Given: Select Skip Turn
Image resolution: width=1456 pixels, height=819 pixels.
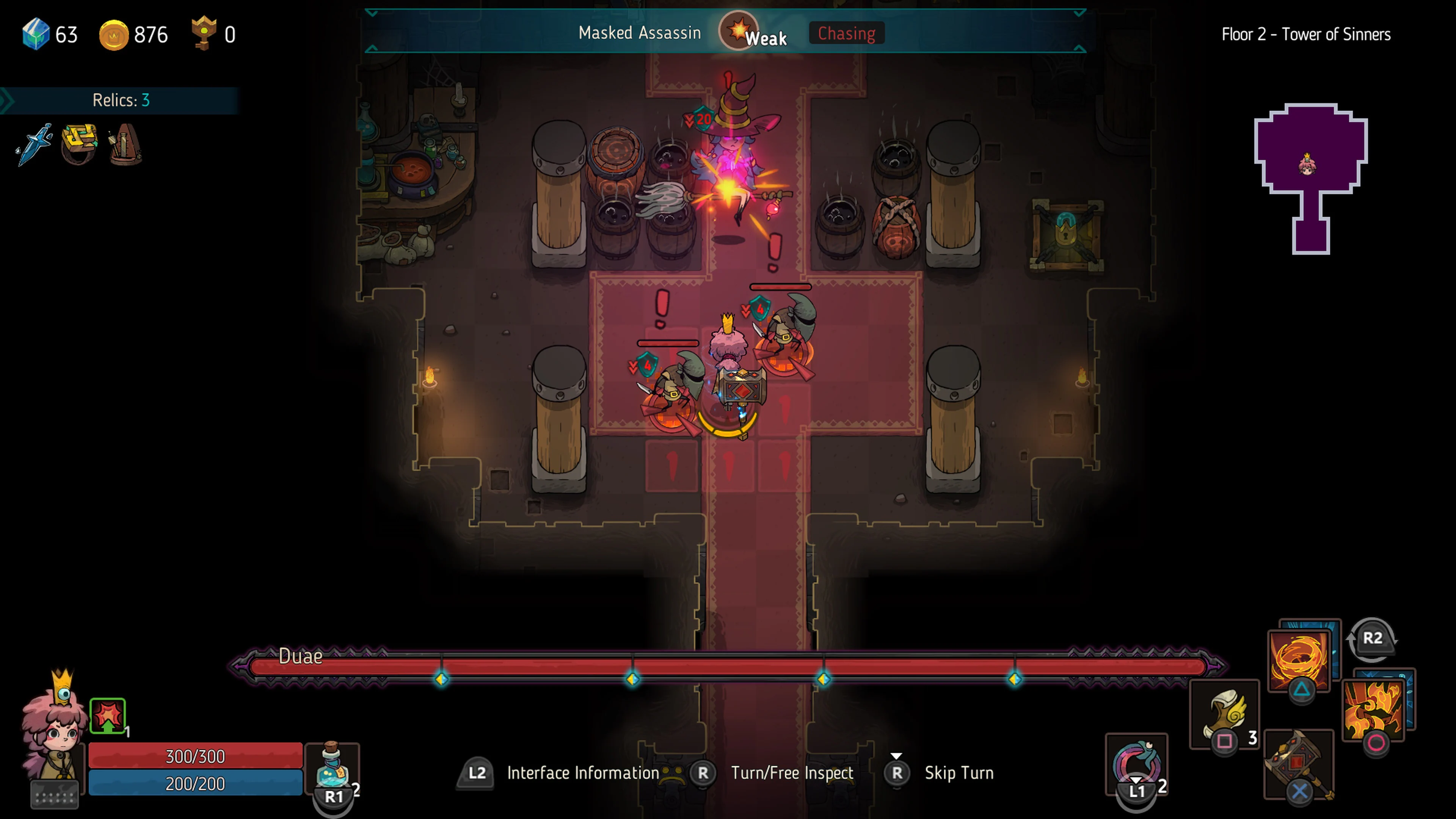Looking at the screenshot, I should (959, 773).
